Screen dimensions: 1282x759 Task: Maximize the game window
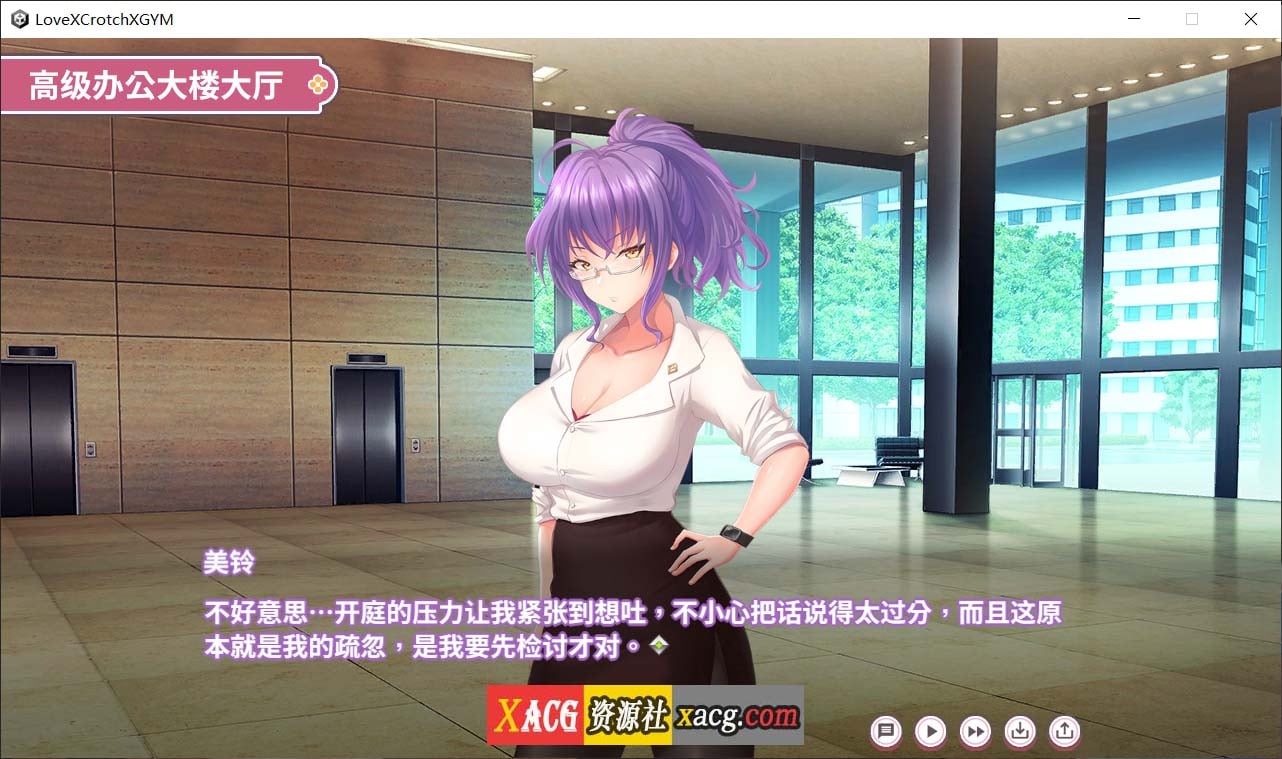point(1192,18)
